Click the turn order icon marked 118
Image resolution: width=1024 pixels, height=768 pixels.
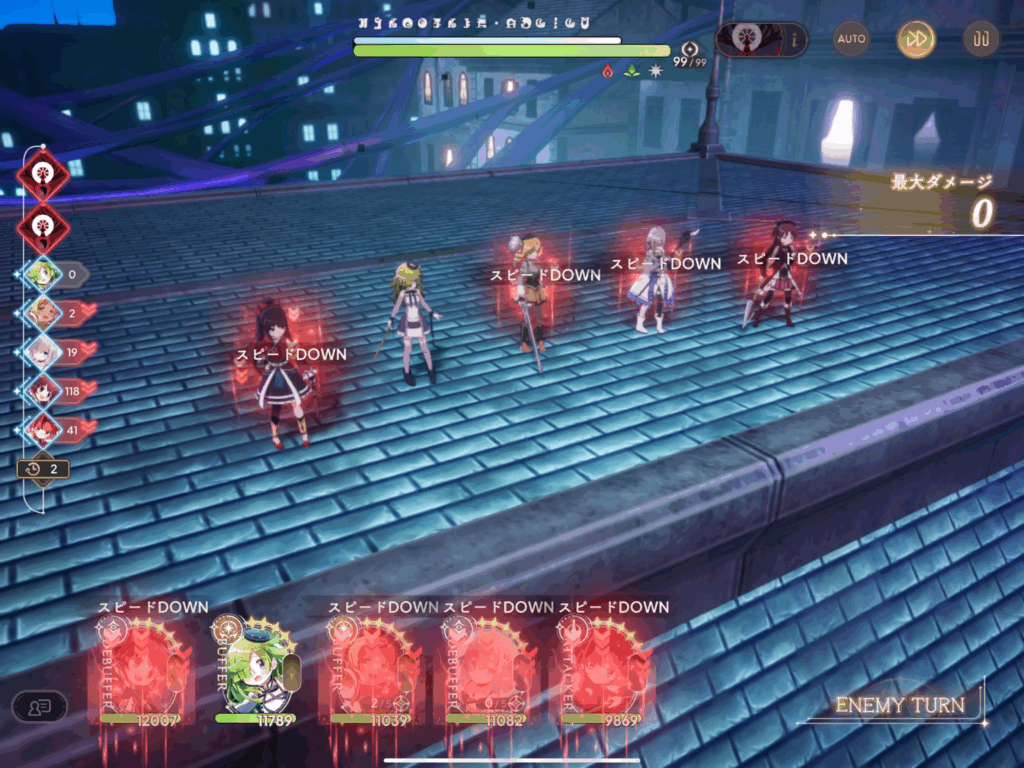[42, 390]
